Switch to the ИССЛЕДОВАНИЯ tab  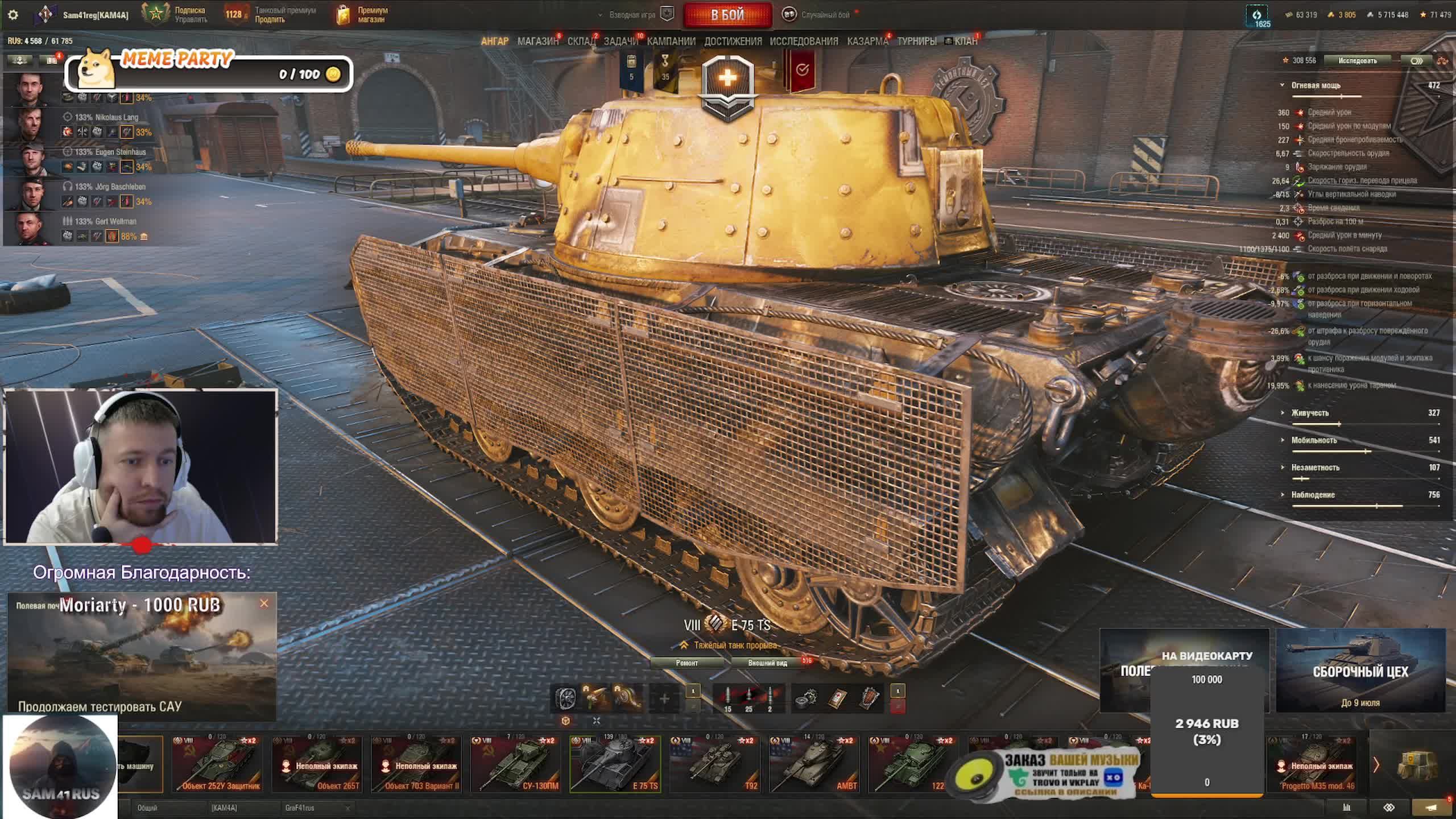click(x=804, y=41)
